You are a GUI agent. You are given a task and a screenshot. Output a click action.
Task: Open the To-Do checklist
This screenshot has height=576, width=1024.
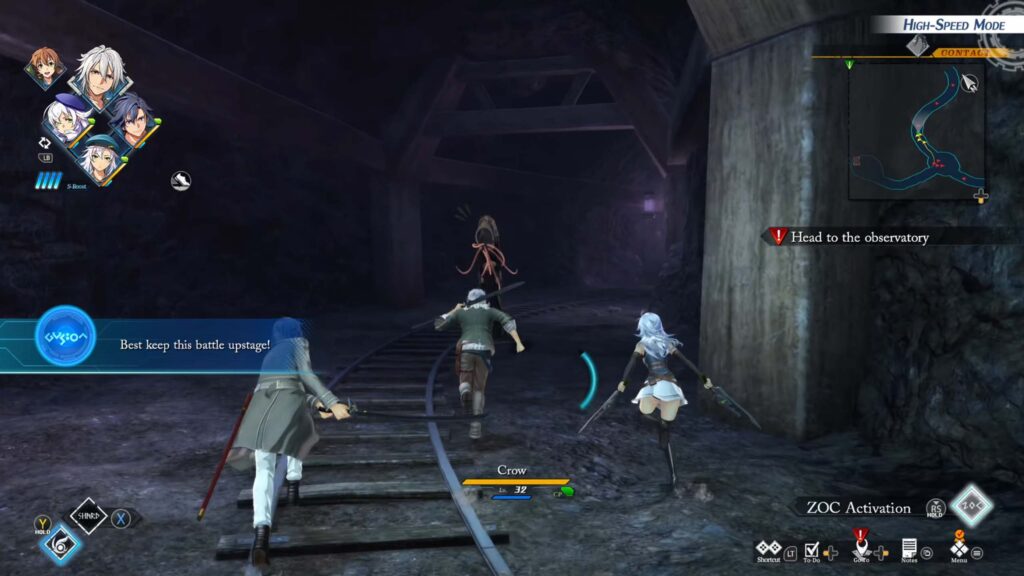click(813, 550)
